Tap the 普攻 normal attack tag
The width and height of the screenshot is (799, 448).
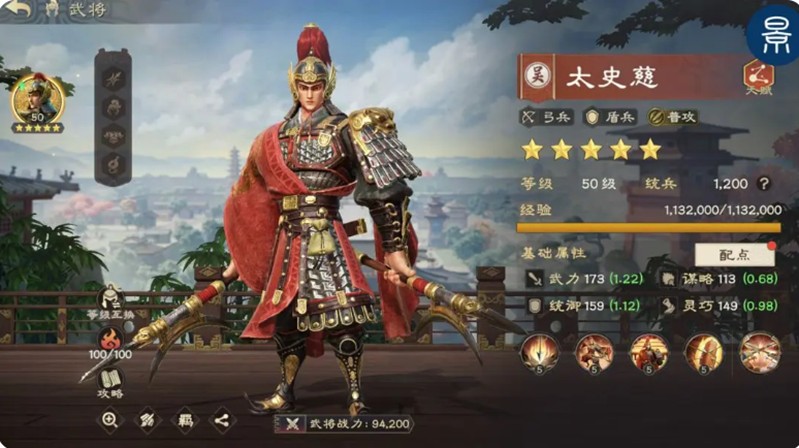(672, 117)
